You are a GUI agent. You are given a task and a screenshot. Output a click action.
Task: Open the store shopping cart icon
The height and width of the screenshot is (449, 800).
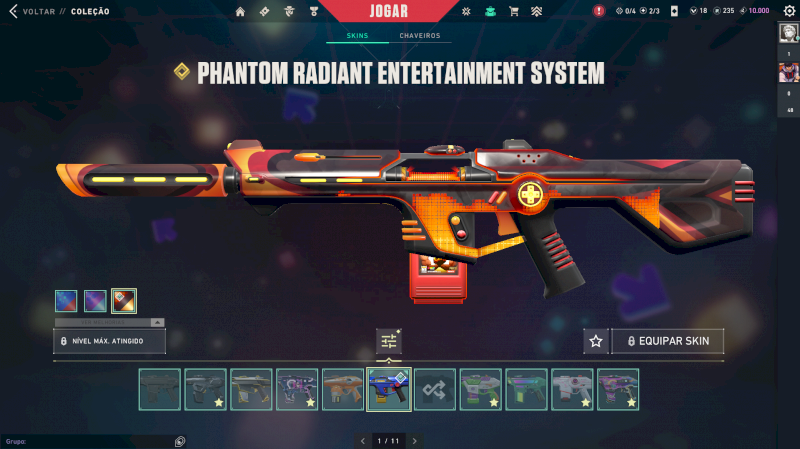click(x=514, y=11)
